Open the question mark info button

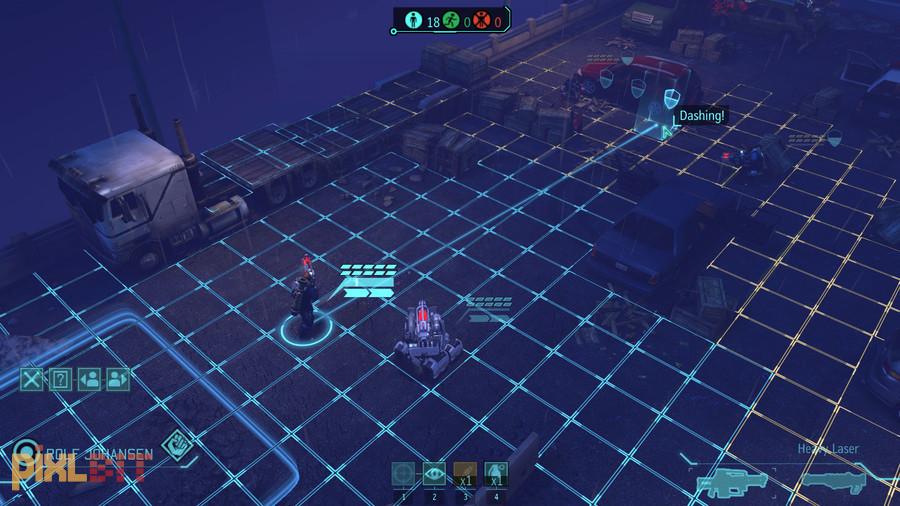pos(60,379)
